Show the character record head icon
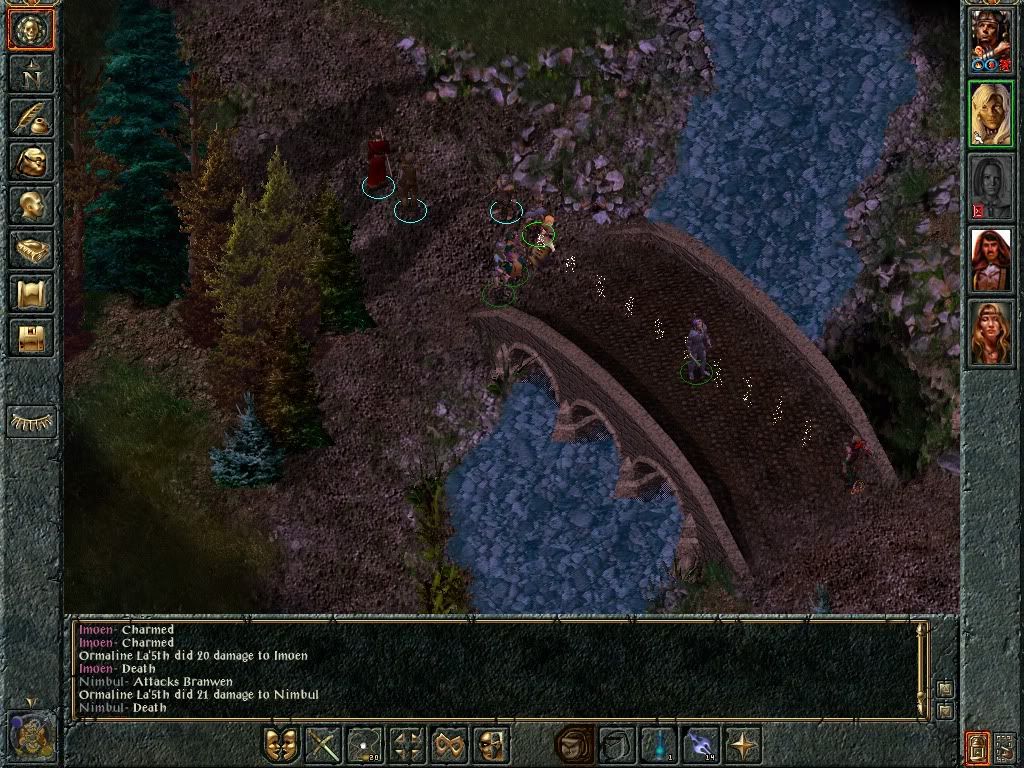Image resolution: width=1024 pixels, height=768 pixels. point(31,206)
